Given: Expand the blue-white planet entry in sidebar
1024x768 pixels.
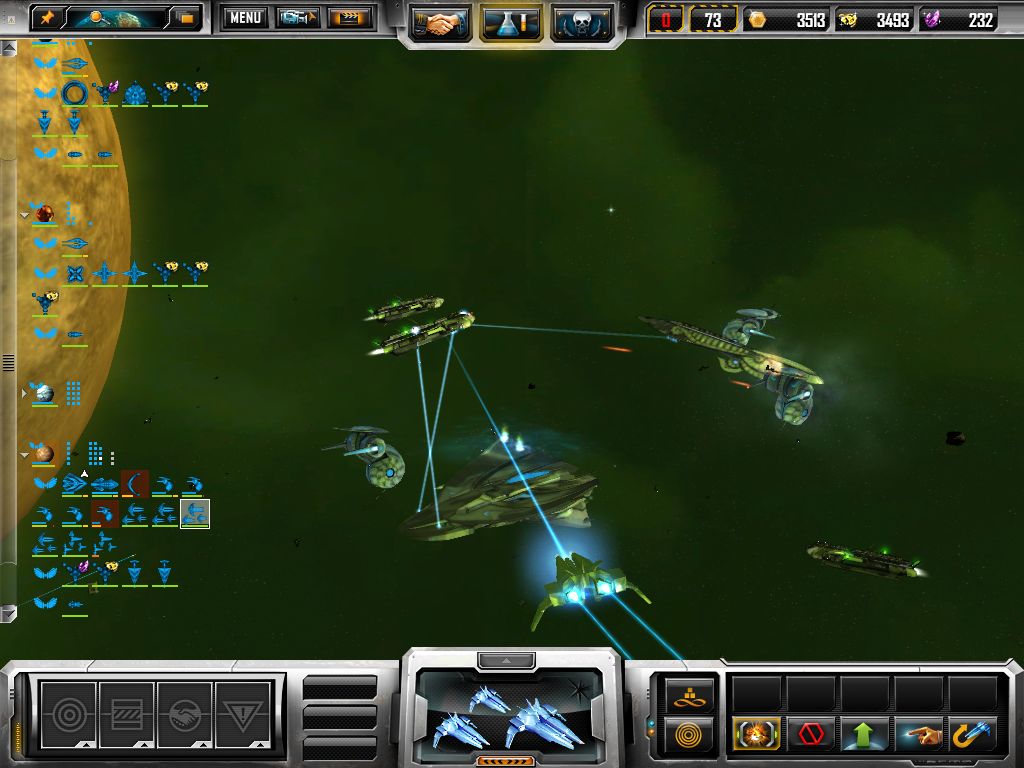Looking at the screenshot, I should [26, 393].
